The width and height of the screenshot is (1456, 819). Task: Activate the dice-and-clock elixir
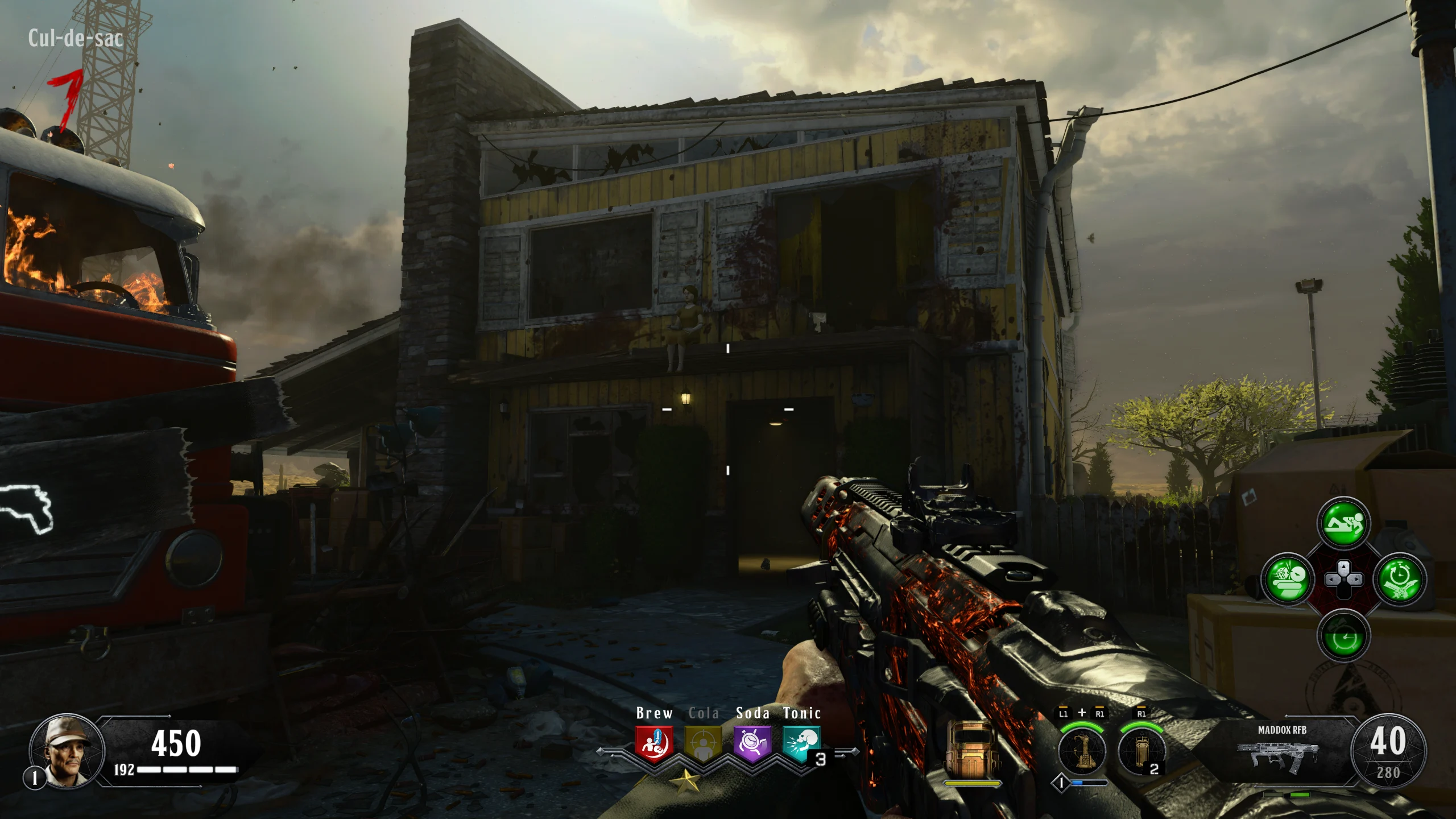(x=1288, y=579)
